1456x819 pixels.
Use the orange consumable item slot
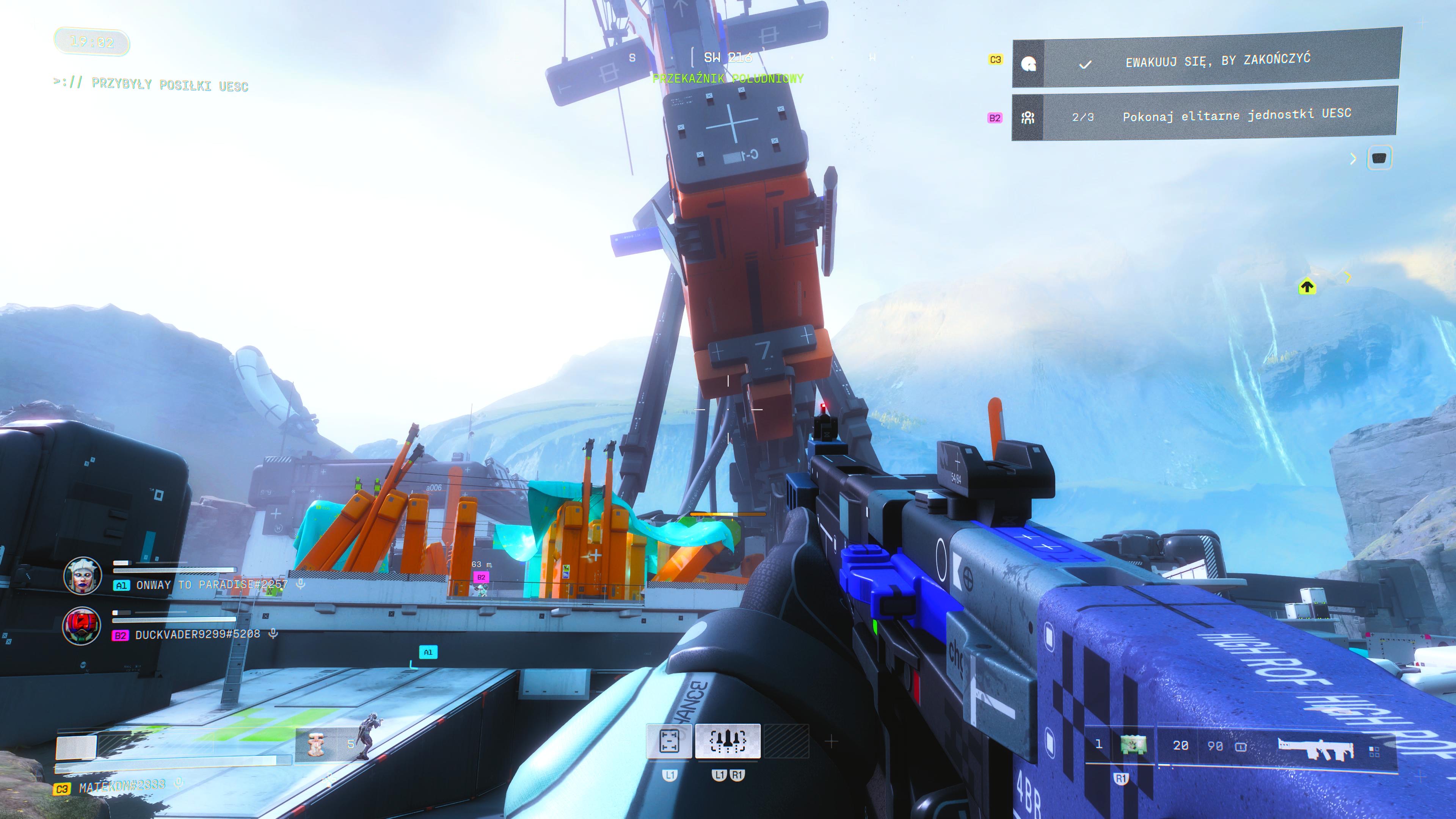tap(317, 743)
